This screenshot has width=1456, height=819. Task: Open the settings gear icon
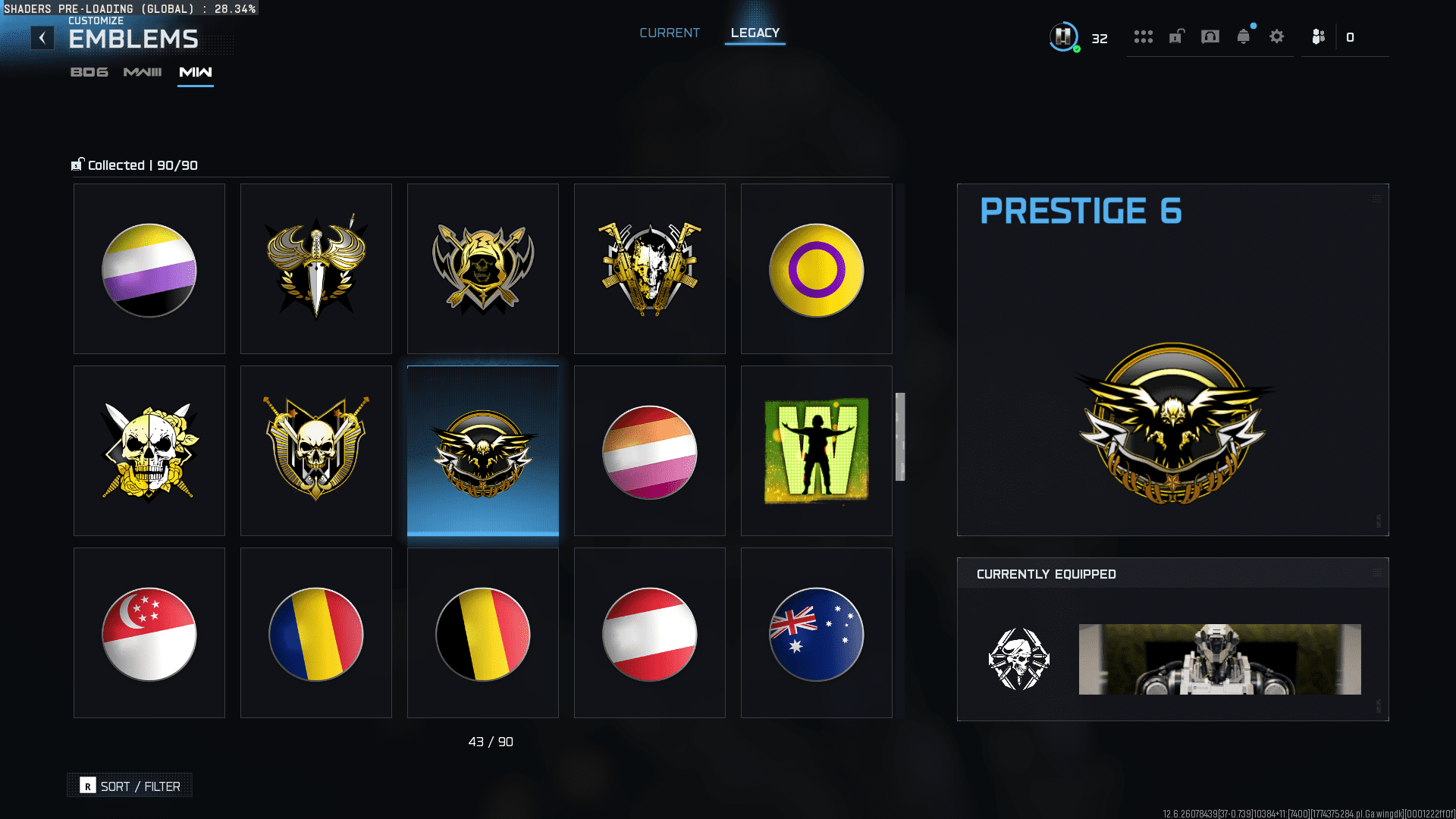[x=1277, y=36]
